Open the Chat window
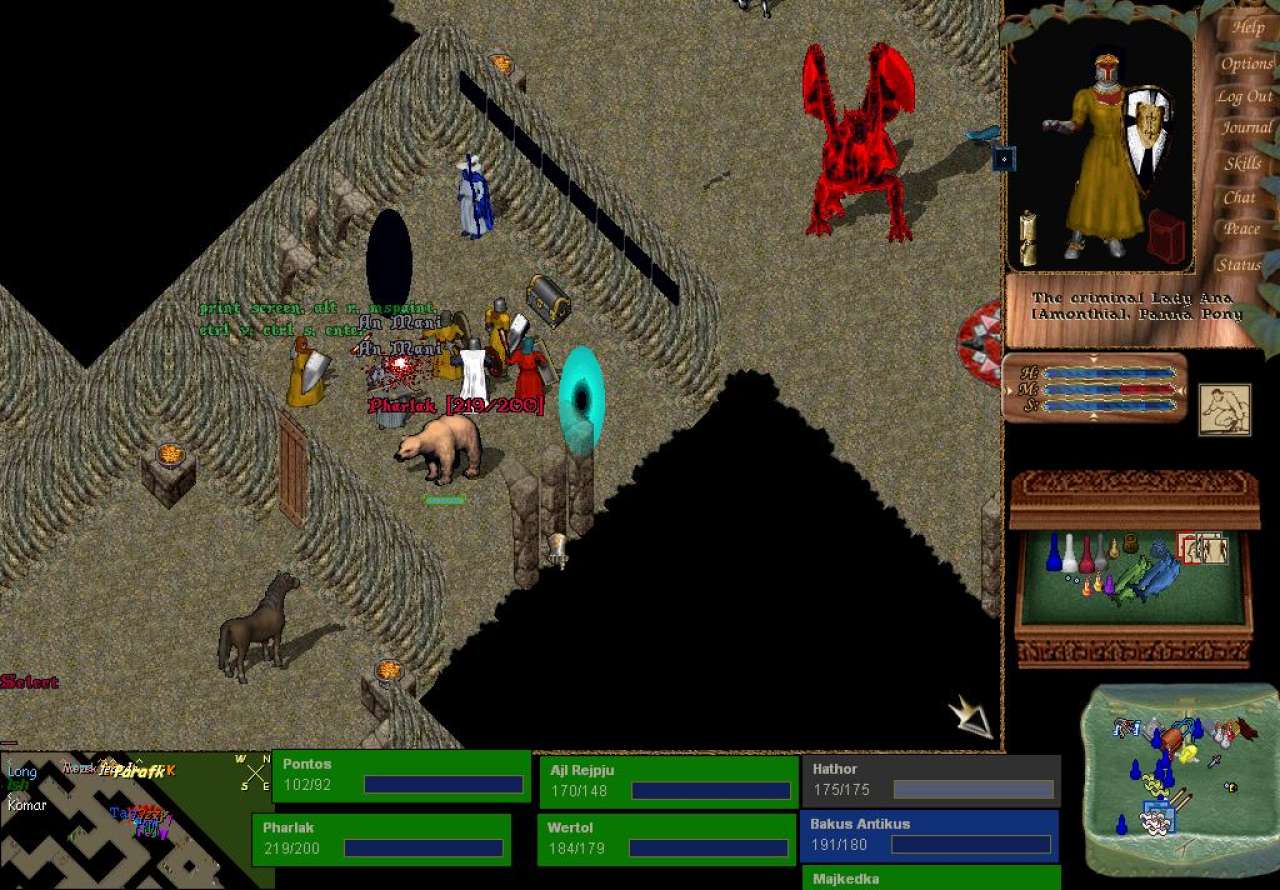Viewport: 1280px width, 890px height. [x=1240, y=198]
